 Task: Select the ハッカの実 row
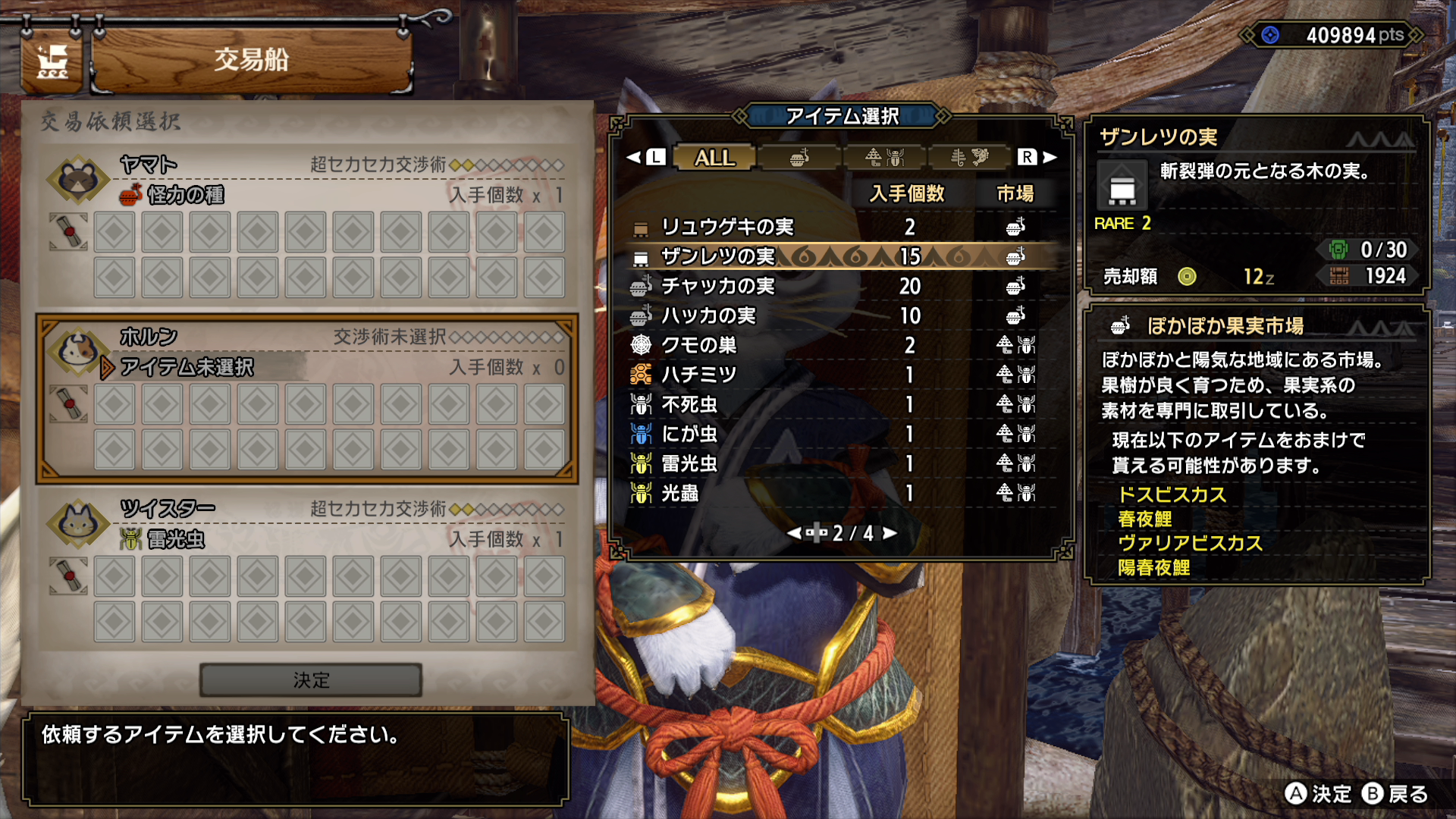point(834,315)
